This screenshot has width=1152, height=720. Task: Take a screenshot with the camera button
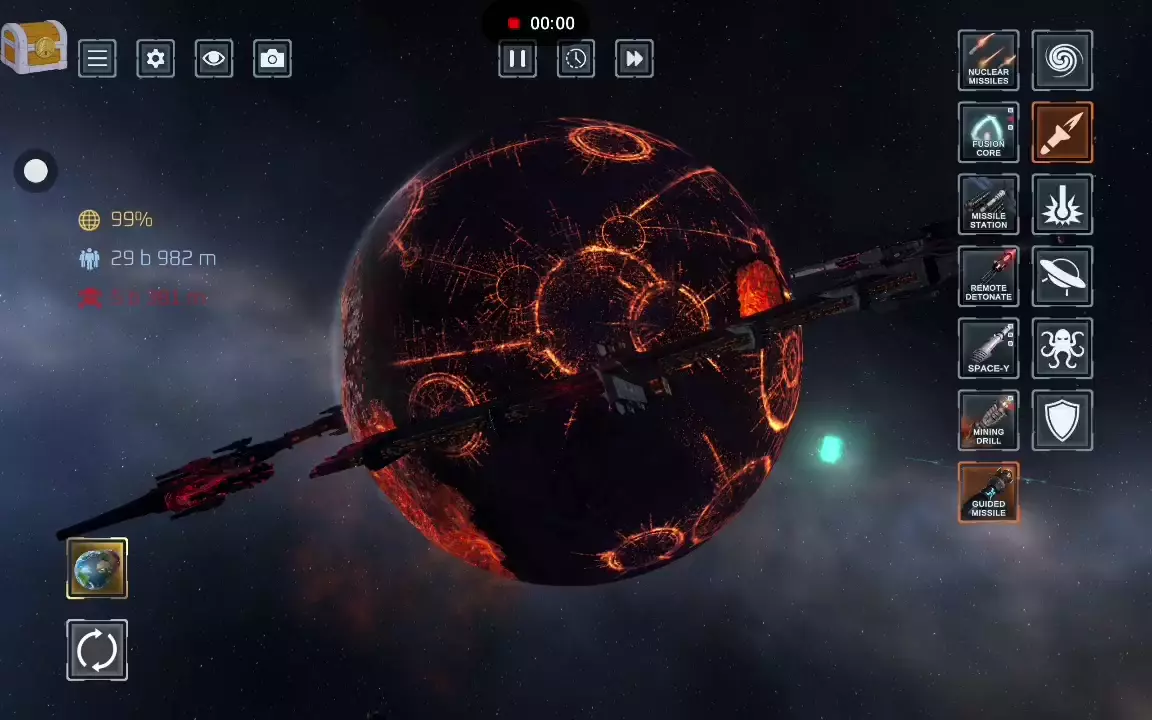pyautogui.click(x=272, y=59)
